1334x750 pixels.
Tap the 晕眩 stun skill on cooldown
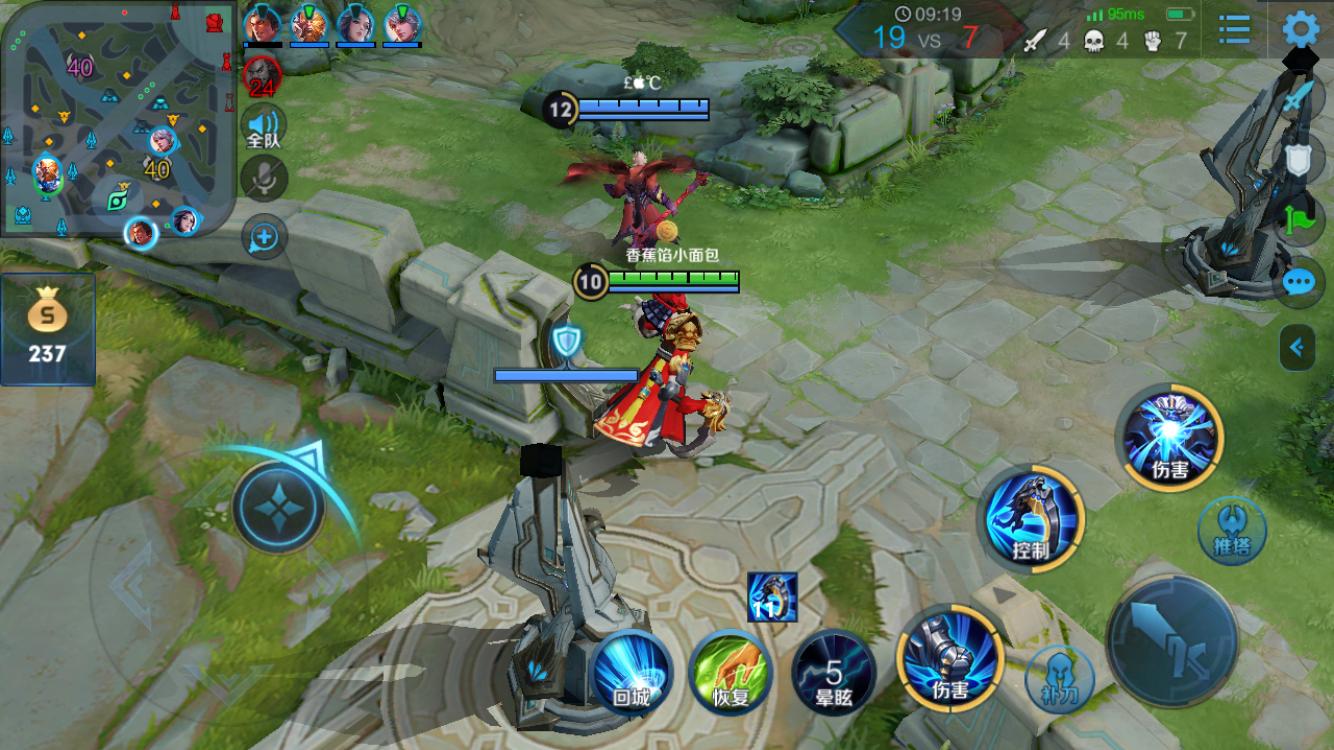[833, 671]
